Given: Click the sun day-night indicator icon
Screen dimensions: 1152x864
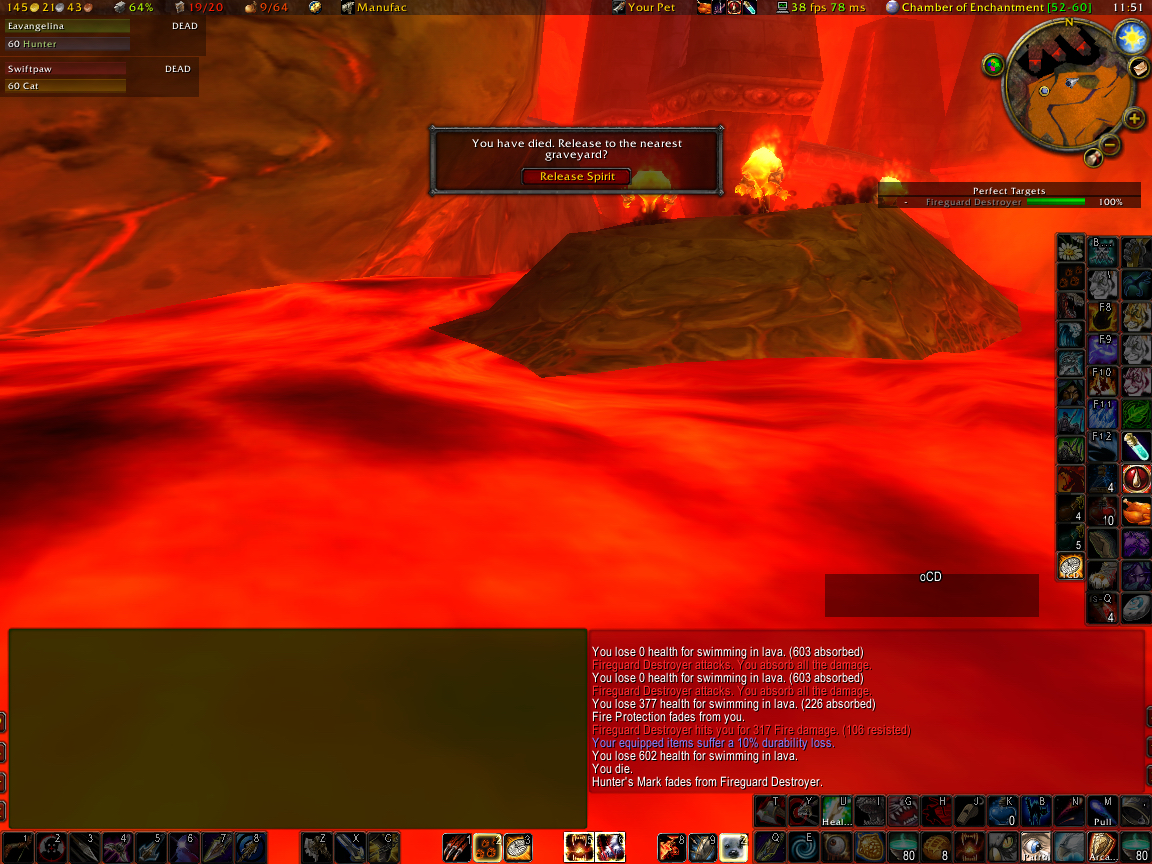Looking at the screenshot, I should (1131, 38).
